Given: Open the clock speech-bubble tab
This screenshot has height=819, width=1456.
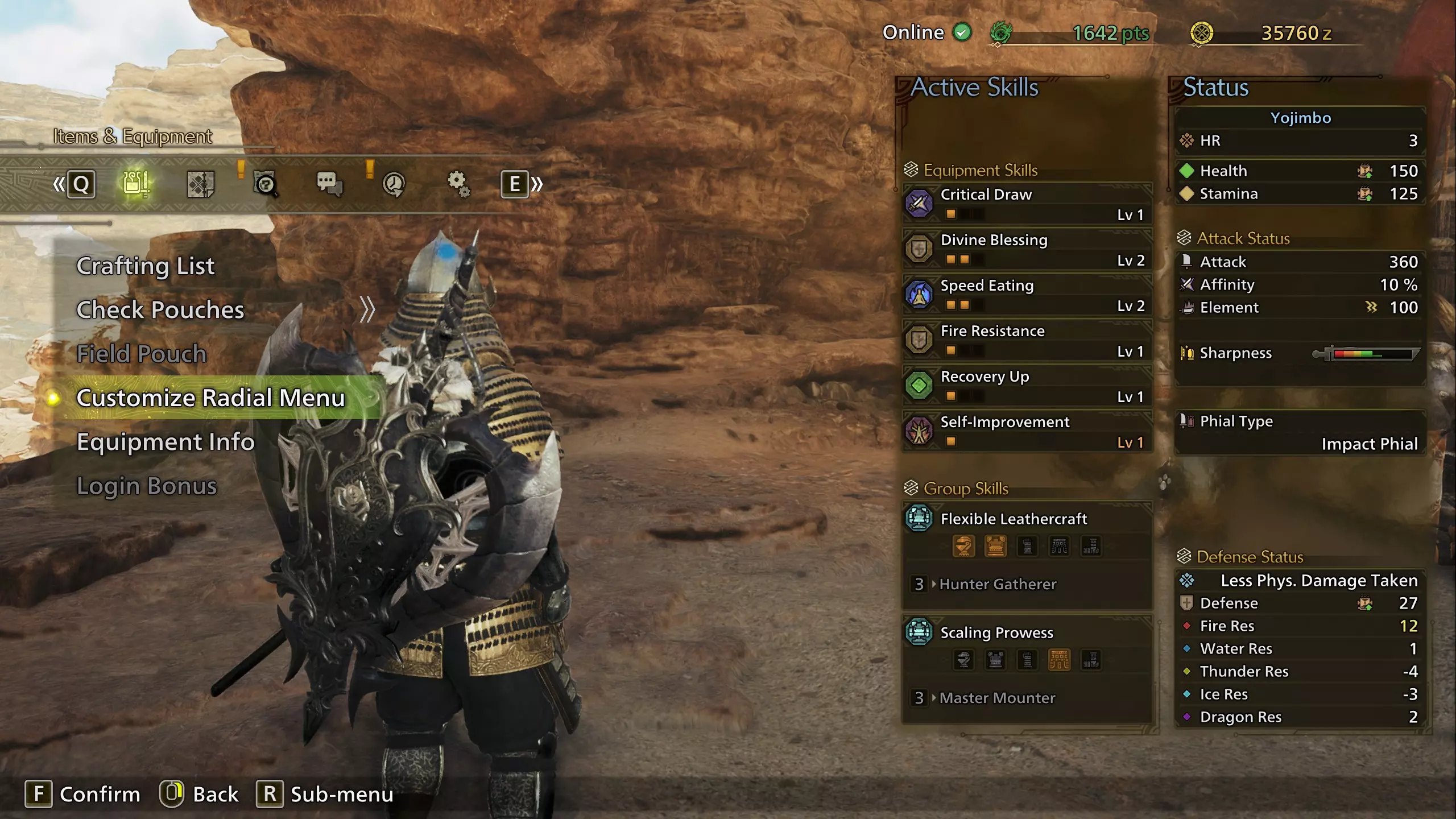Looking at the screenshot, I should [394, 184].
